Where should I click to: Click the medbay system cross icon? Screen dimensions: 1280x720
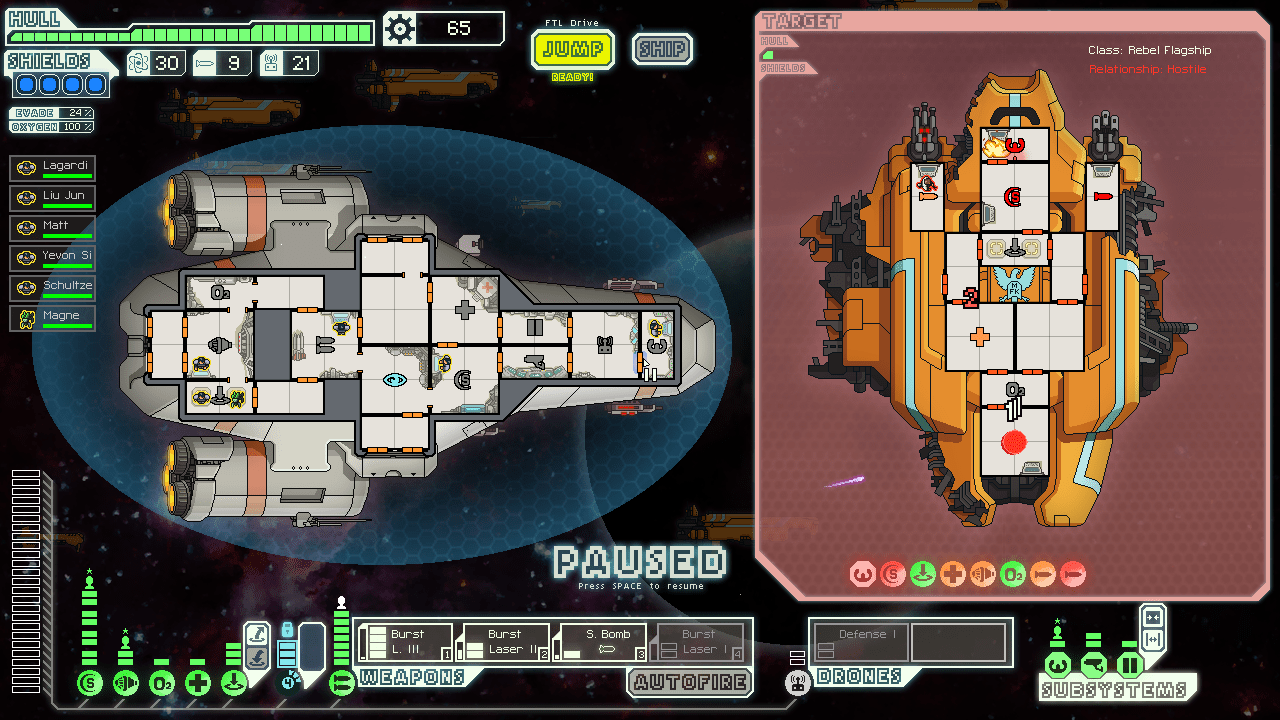[x=198, y=684]
